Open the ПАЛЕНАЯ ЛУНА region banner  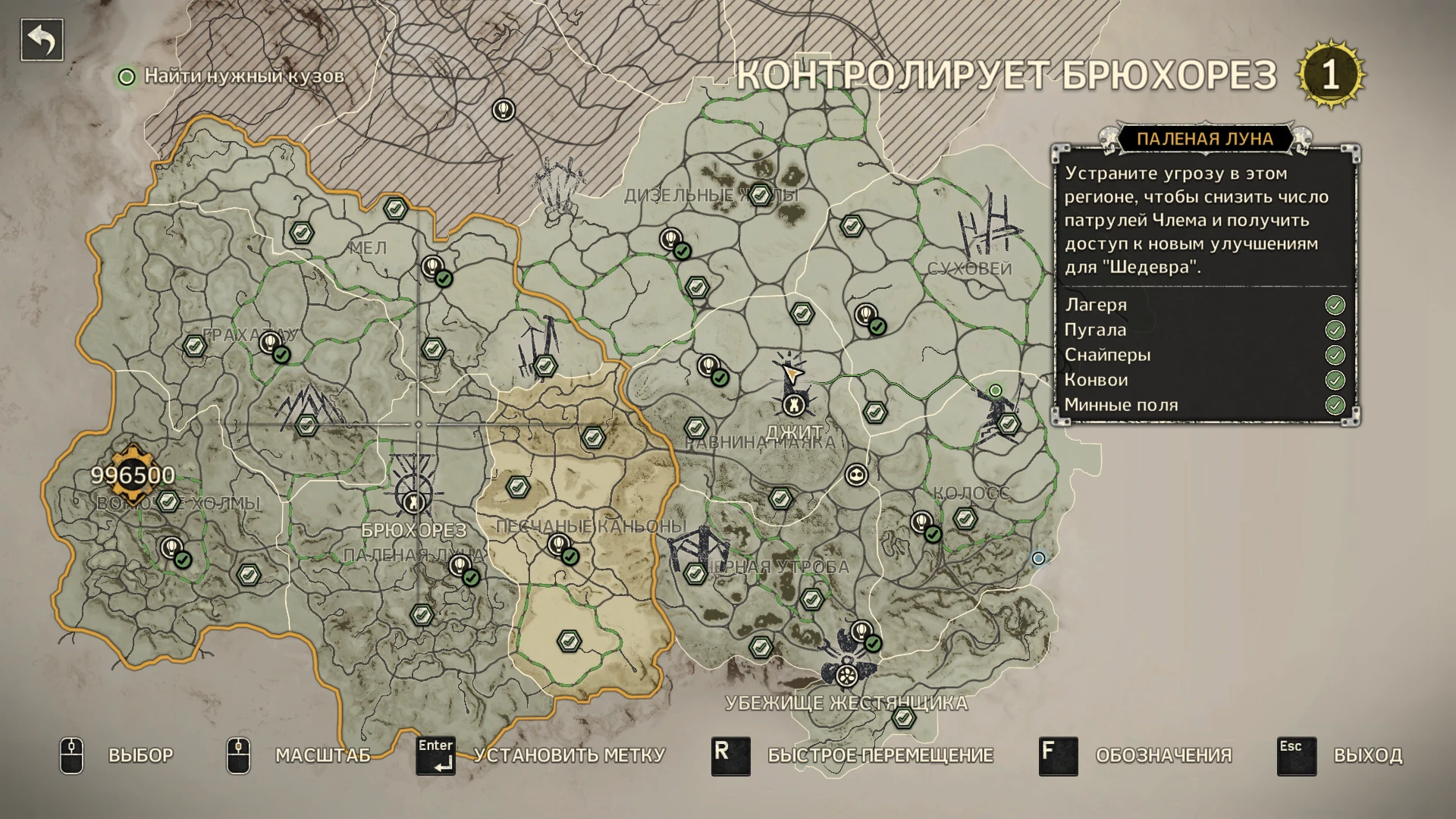(x=1205, y=138)
